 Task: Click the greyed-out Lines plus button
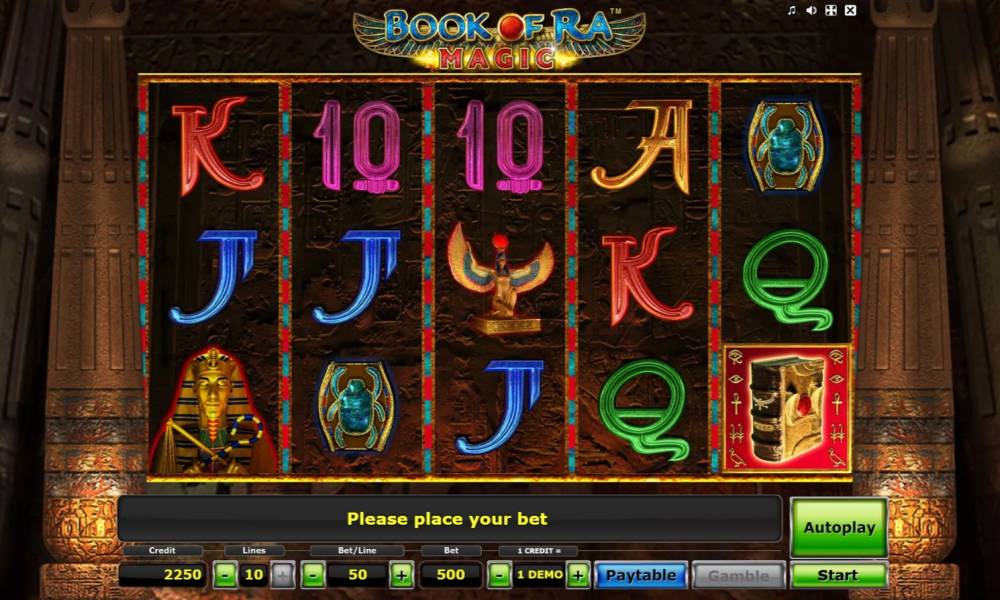click(x=283, y=575)
